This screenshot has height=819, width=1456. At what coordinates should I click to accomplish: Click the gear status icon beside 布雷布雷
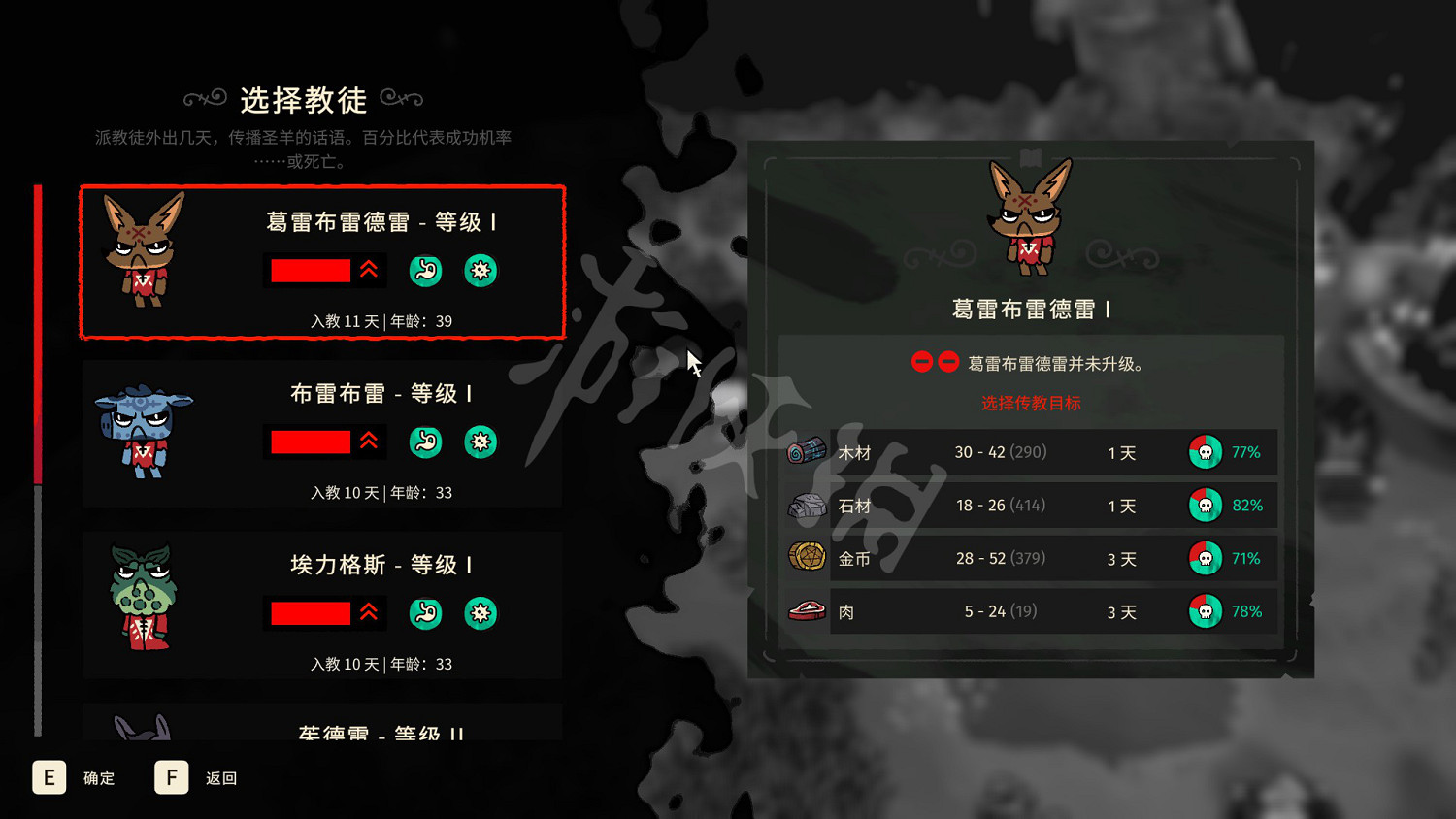coord(480,442)
